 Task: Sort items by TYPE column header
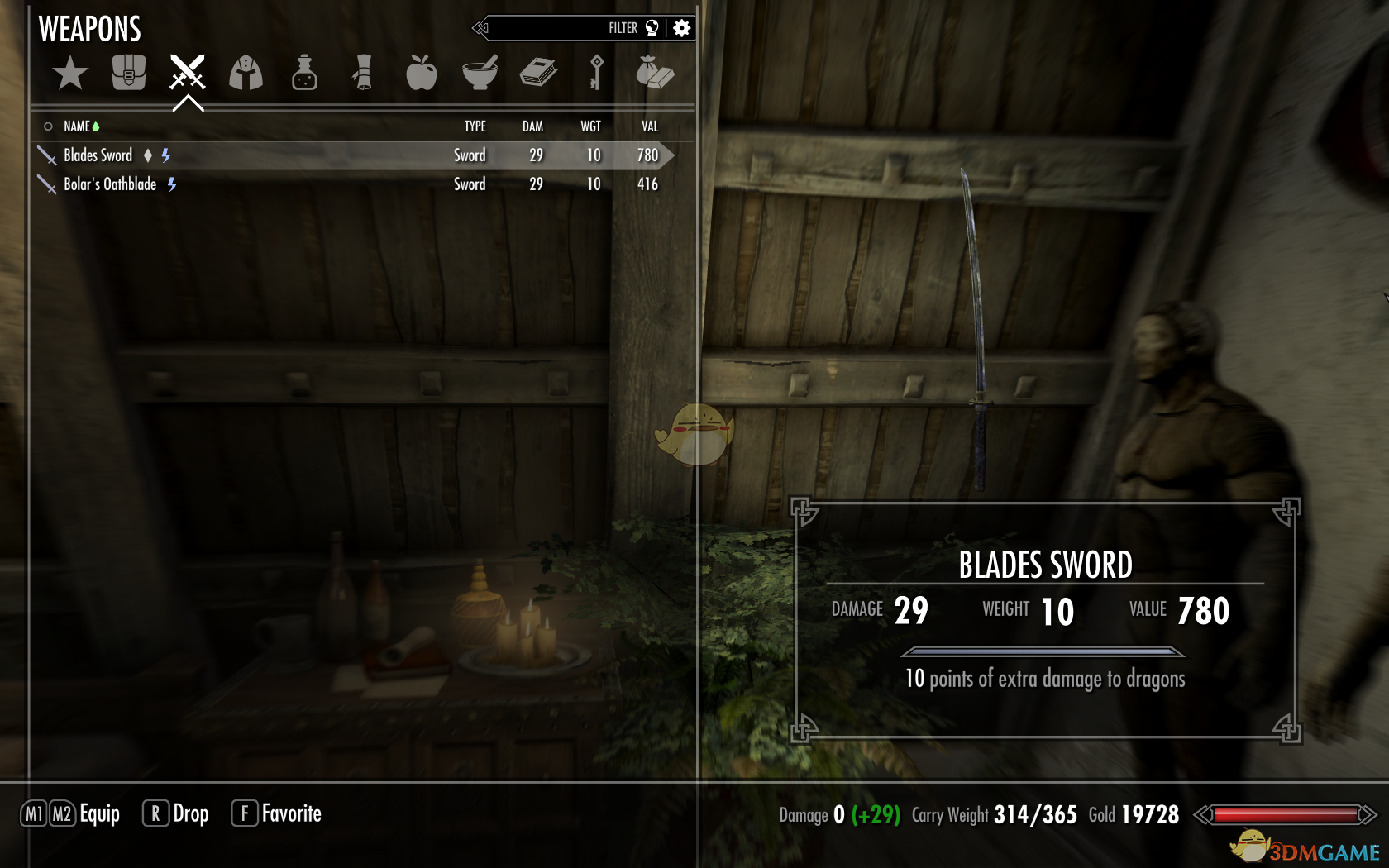475,126
